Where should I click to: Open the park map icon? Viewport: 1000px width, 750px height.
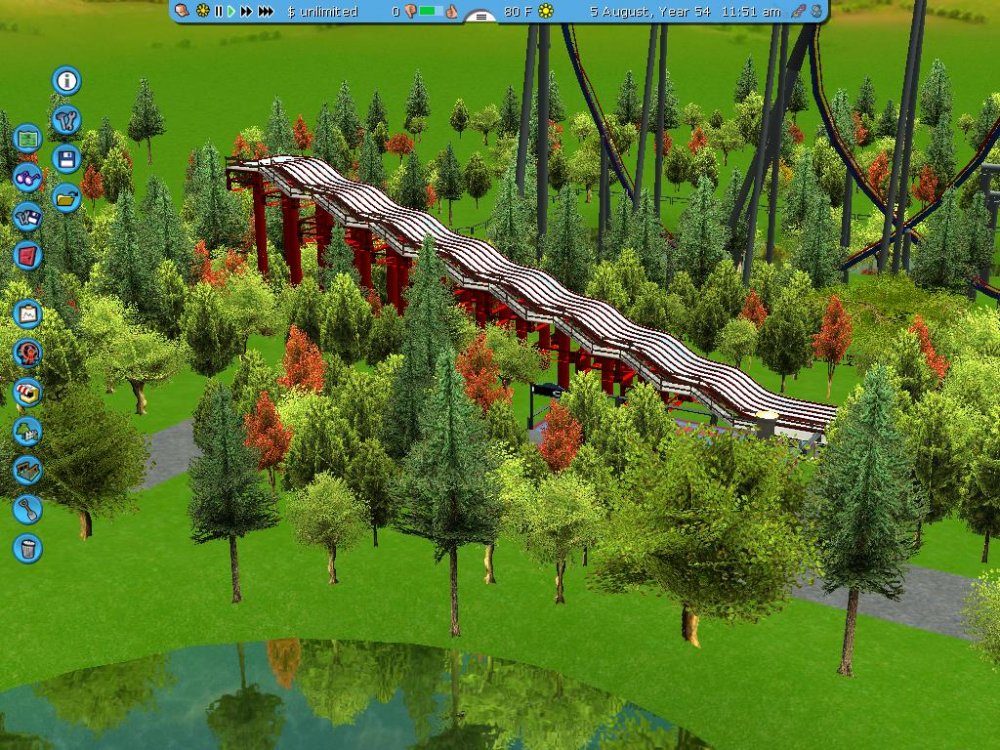coord(27,137)
